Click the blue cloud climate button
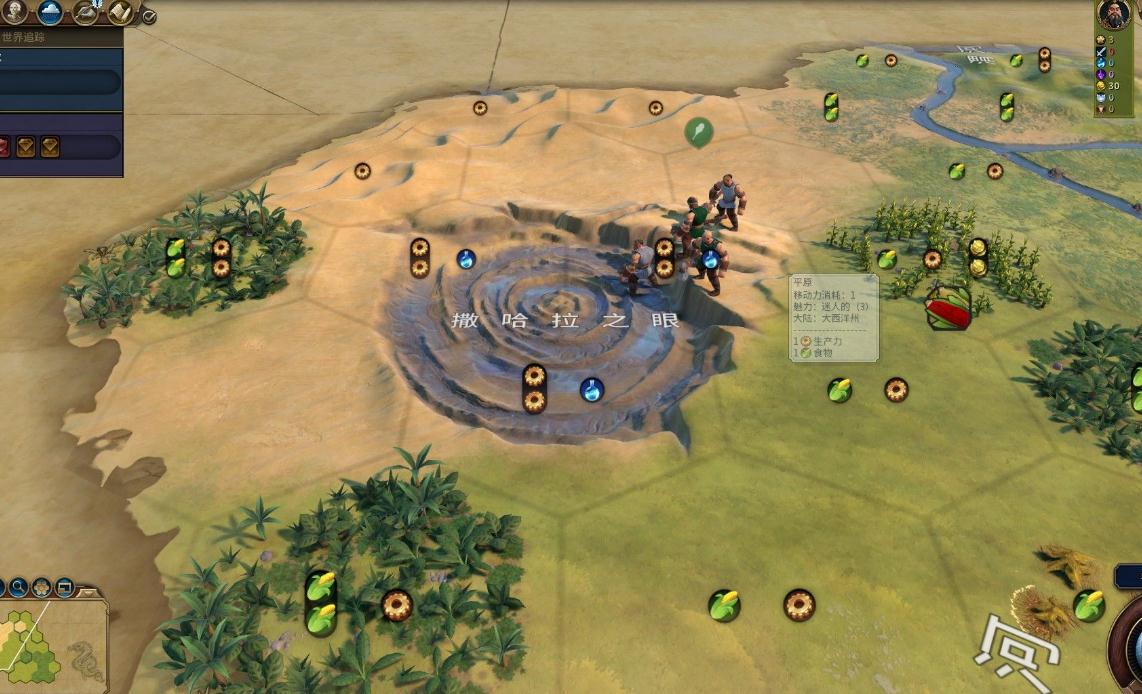 [50, 11]
